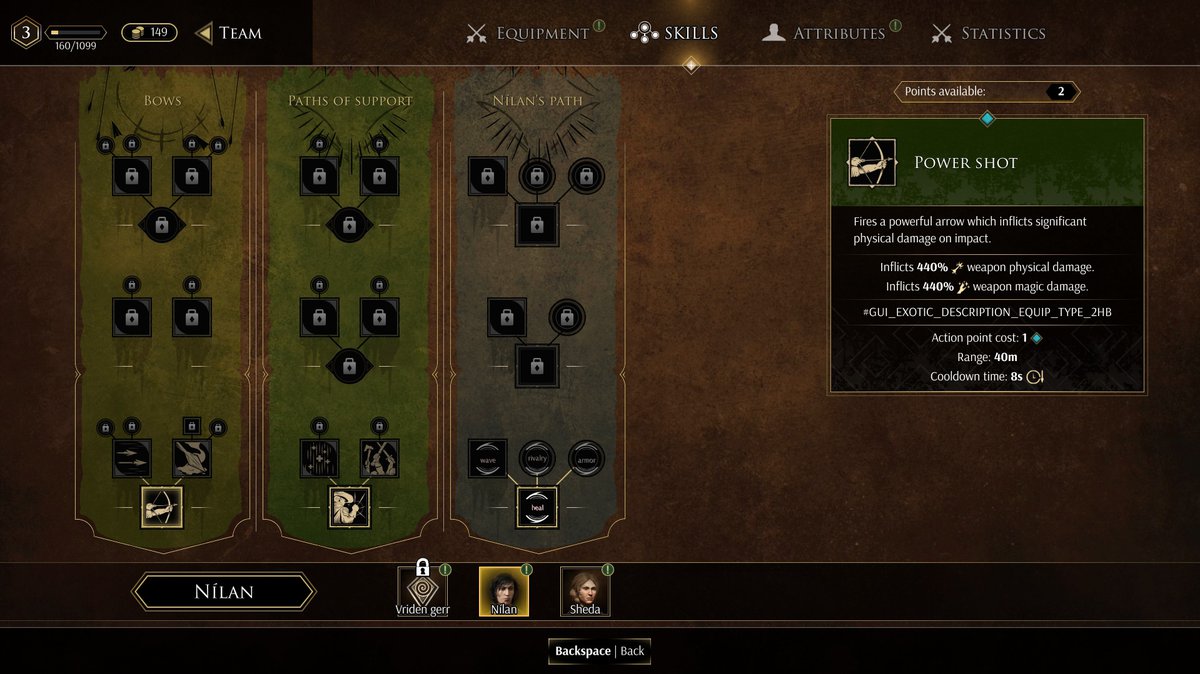This screenshot has height=674, width=1200.
Task: Switch to Sheda's portrait
Action: (585, 591)
